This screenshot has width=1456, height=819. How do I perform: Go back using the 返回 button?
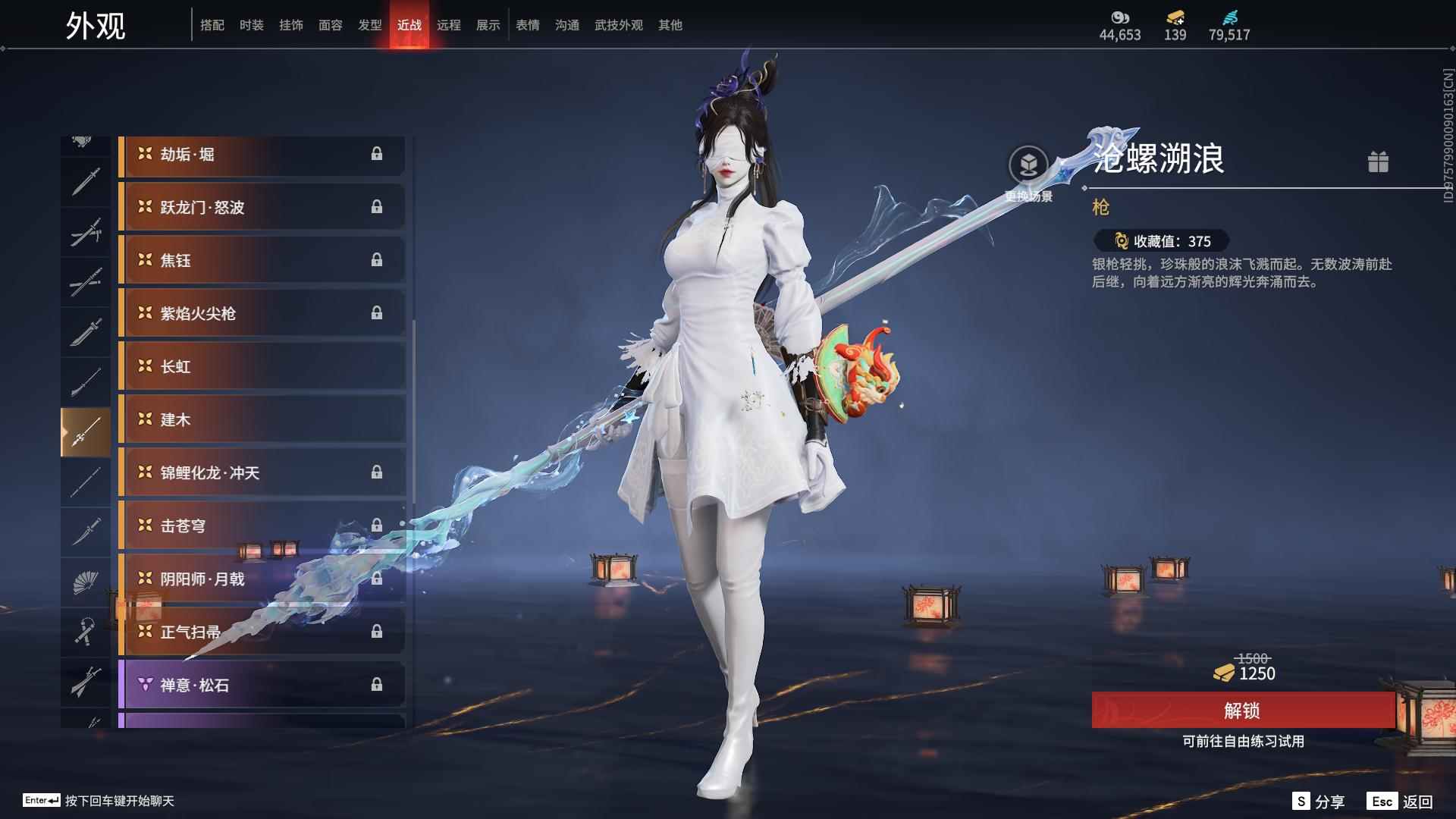pos(1401,801)
